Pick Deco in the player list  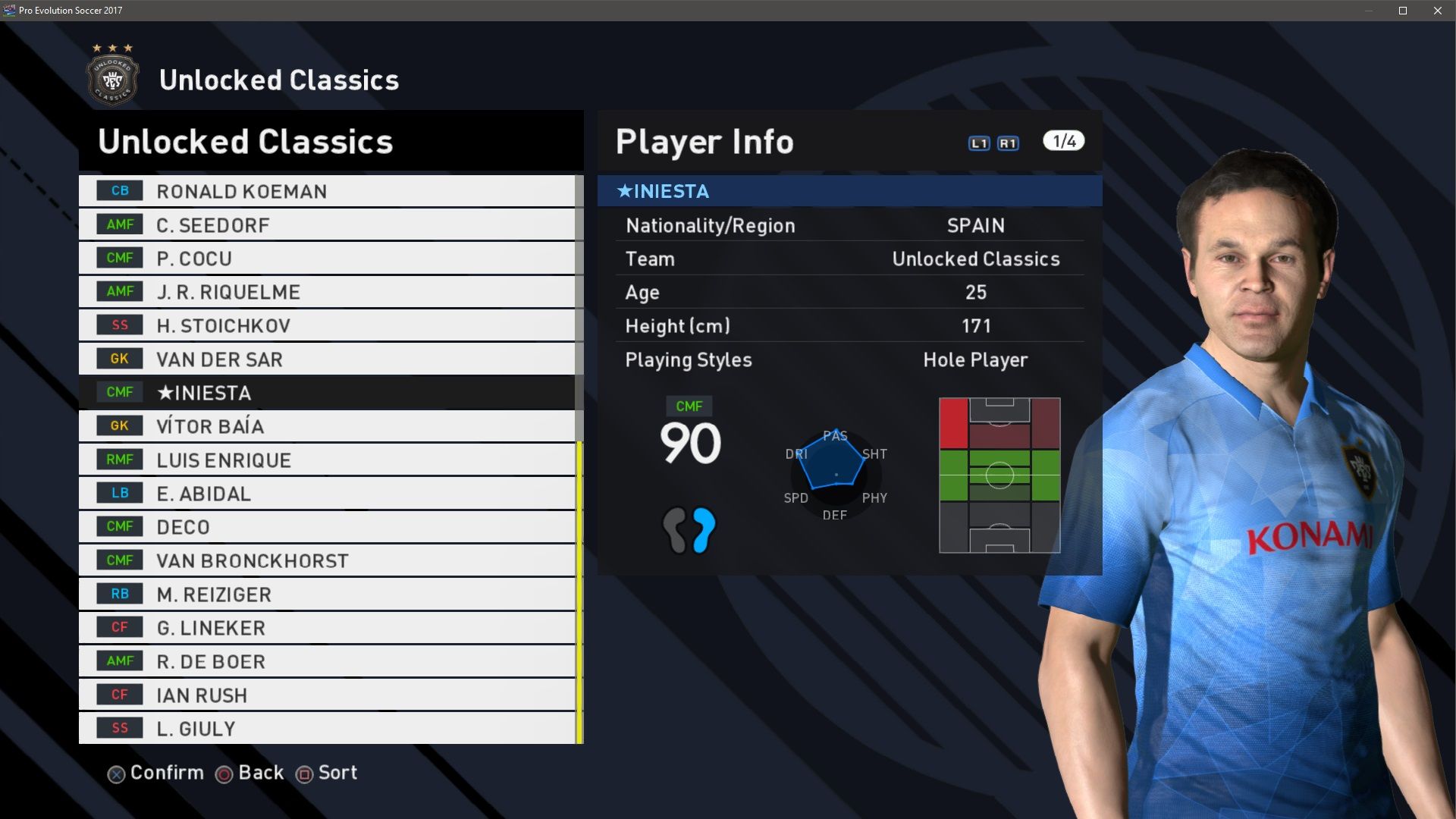pos(326,527)
